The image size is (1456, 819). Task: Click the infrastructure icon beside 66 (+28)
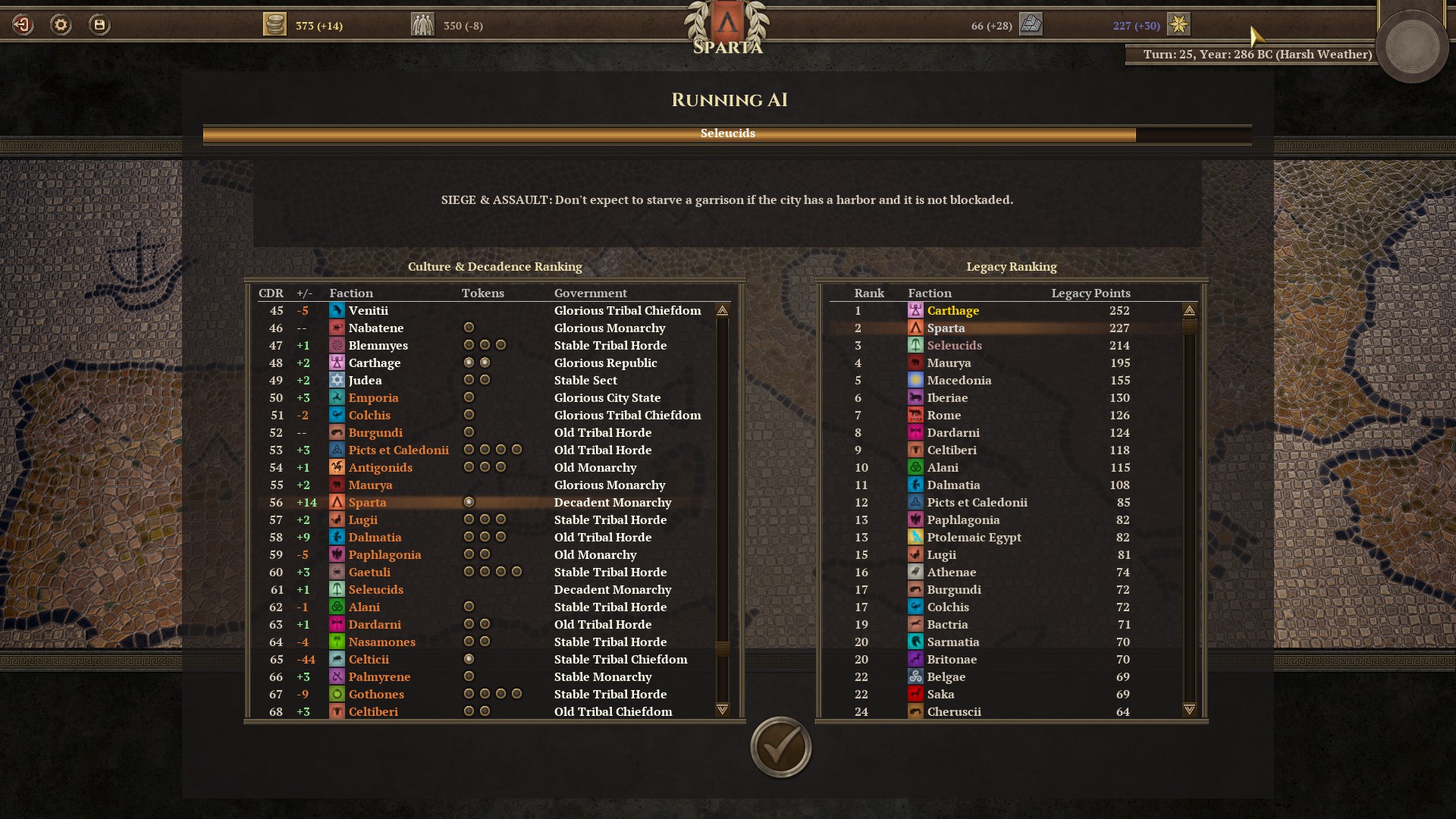(x=1031, y=24)
